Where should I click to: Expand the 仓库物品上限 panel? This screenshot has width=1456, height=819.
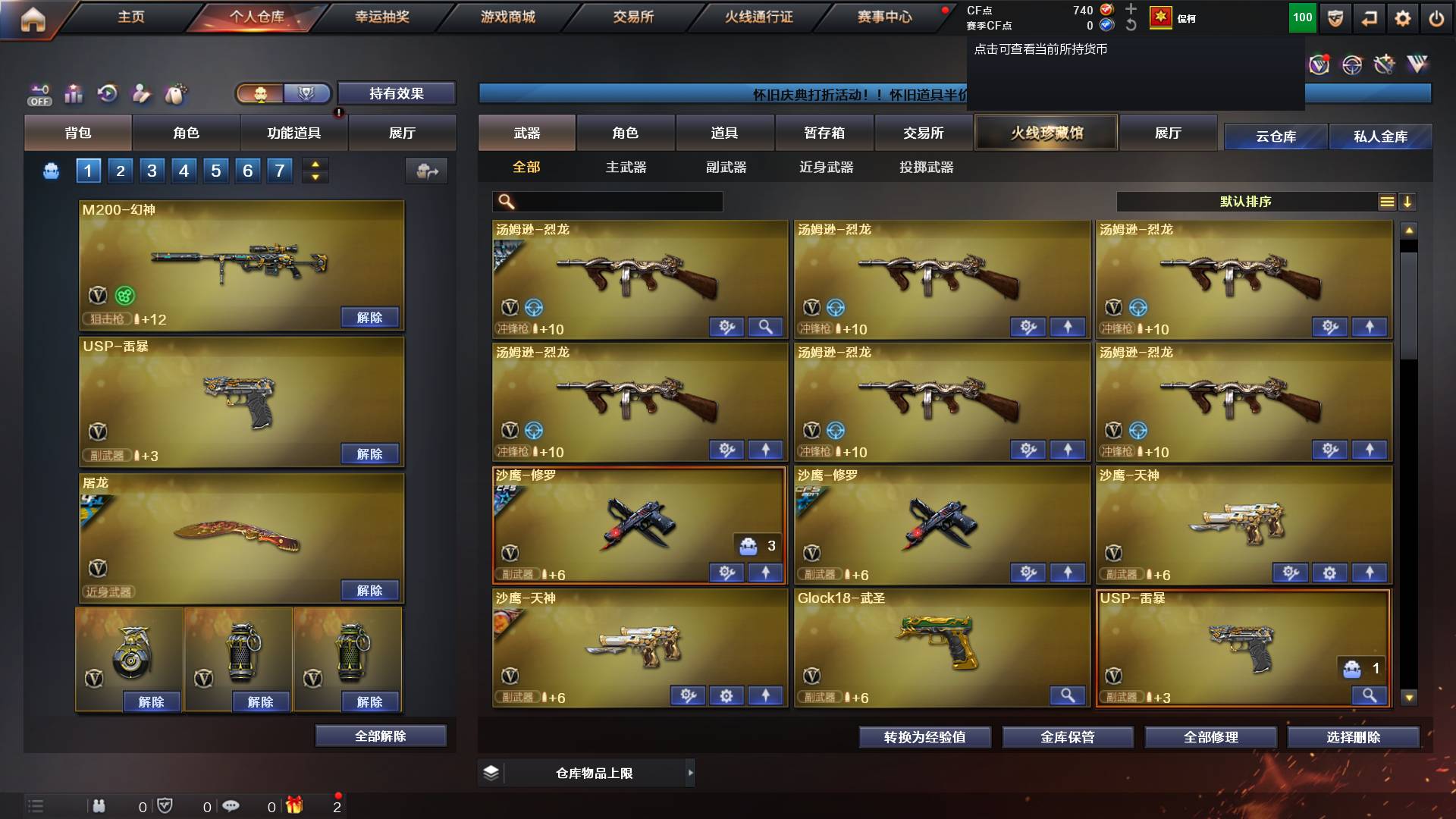tap(690, 772)
